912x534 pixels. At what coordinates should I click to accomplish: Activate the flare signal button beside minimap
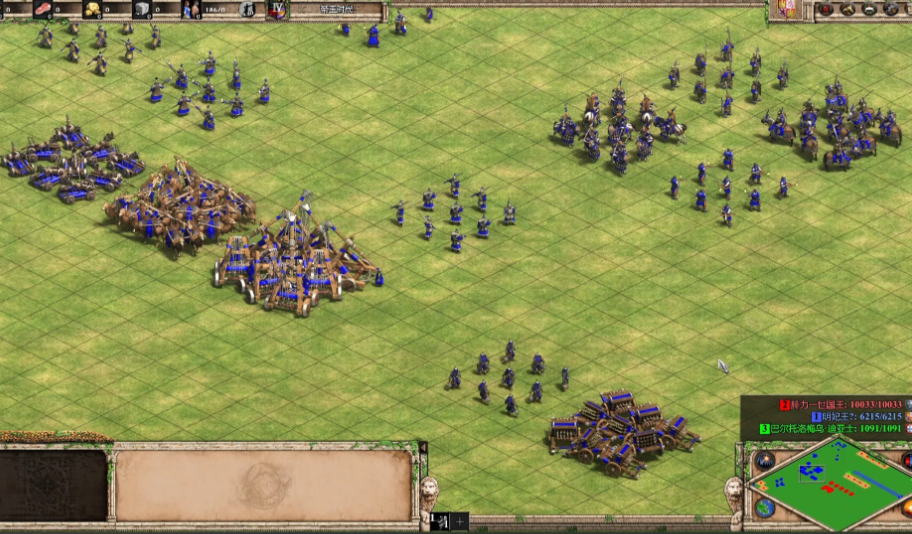tap(765, 461)
